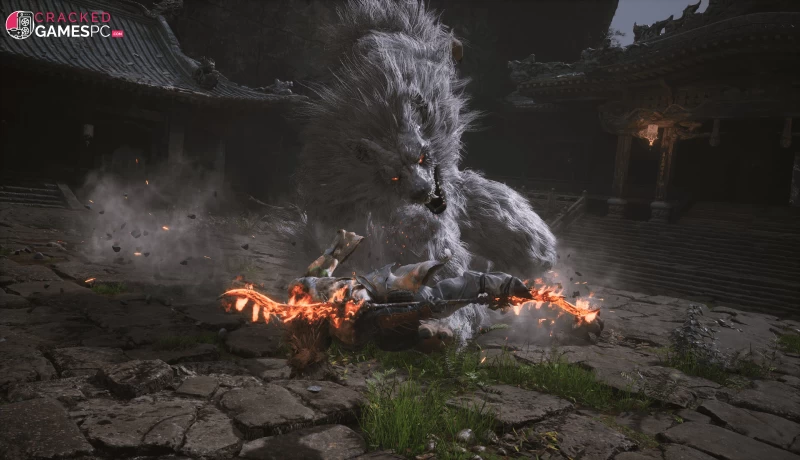Screen dimensions: 800x460
Task: Click the Cracked Games PC logo
Action: 63,24
